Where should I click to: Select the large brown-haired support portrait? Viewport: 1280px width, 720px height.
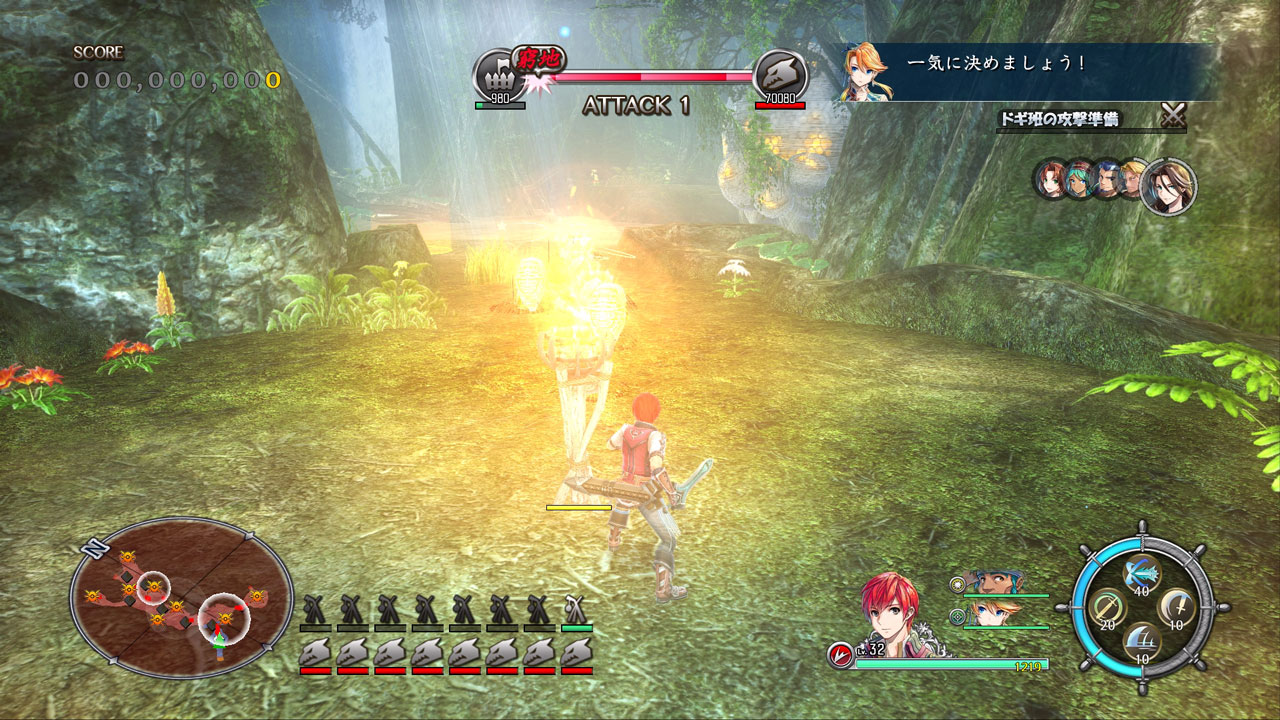point(1168,185)
